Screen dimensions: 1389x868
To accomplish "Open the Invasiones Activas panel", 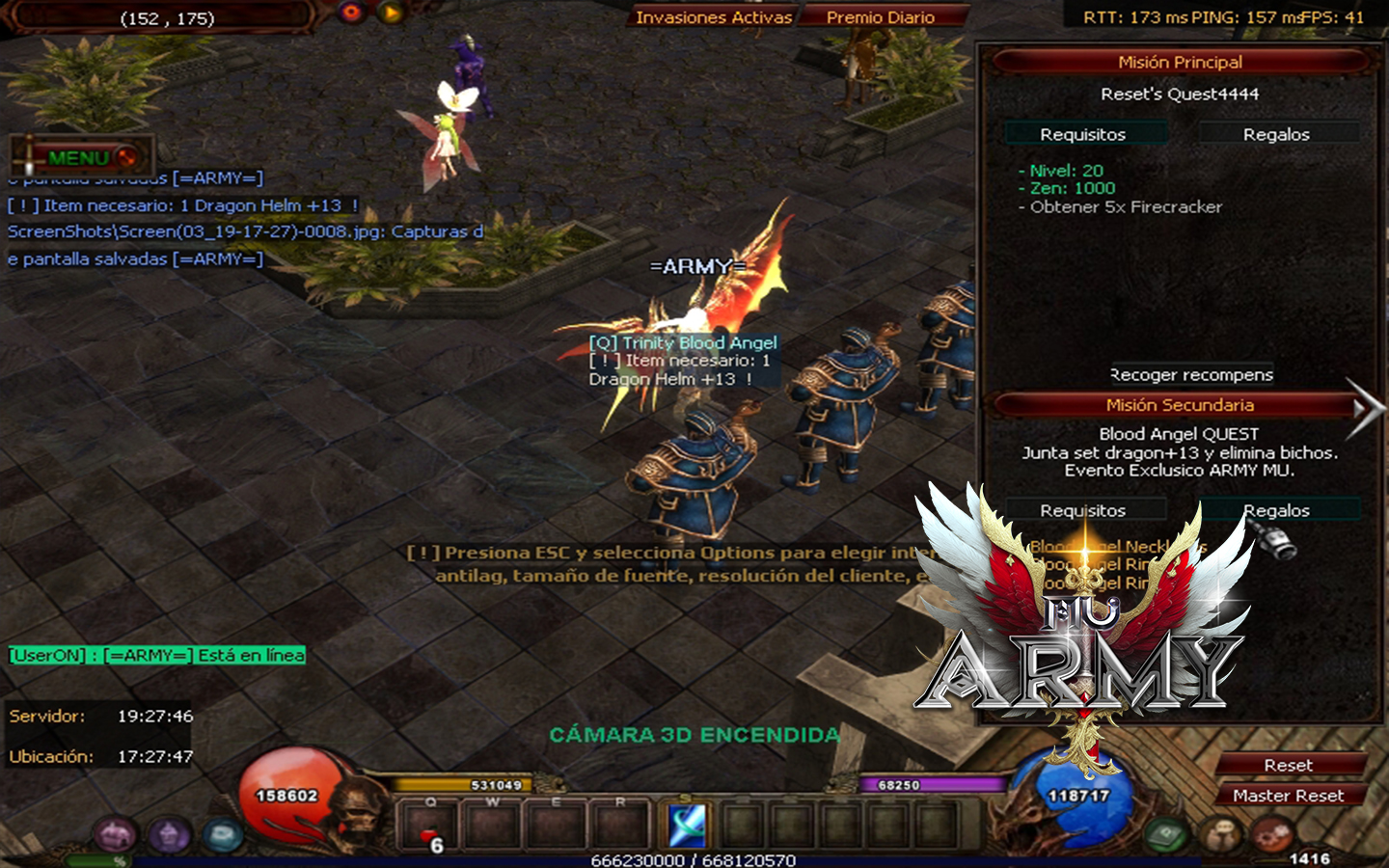I will (714, 17).
